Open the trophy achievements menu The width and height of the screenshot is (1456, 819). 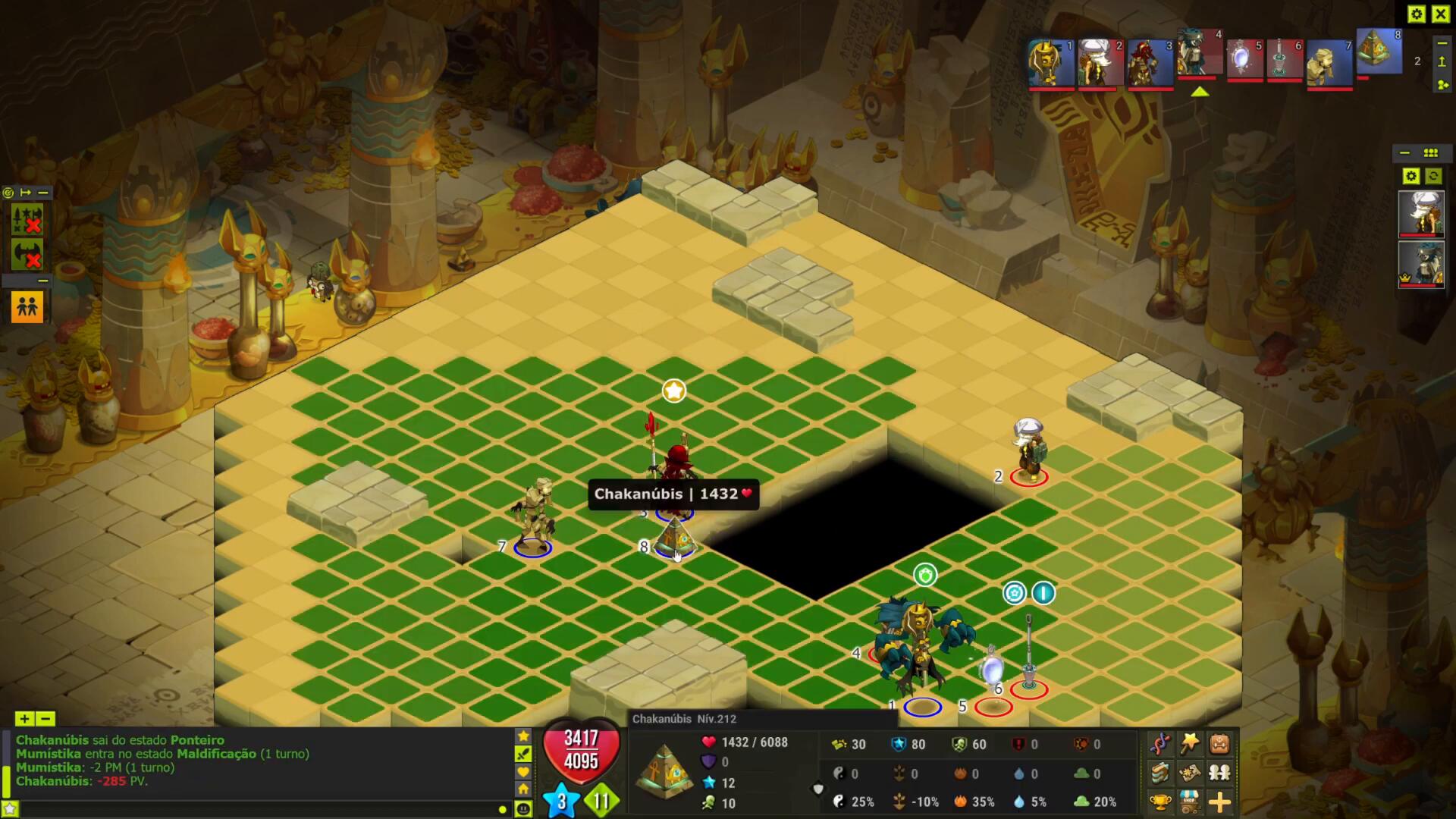(1160, 802)
